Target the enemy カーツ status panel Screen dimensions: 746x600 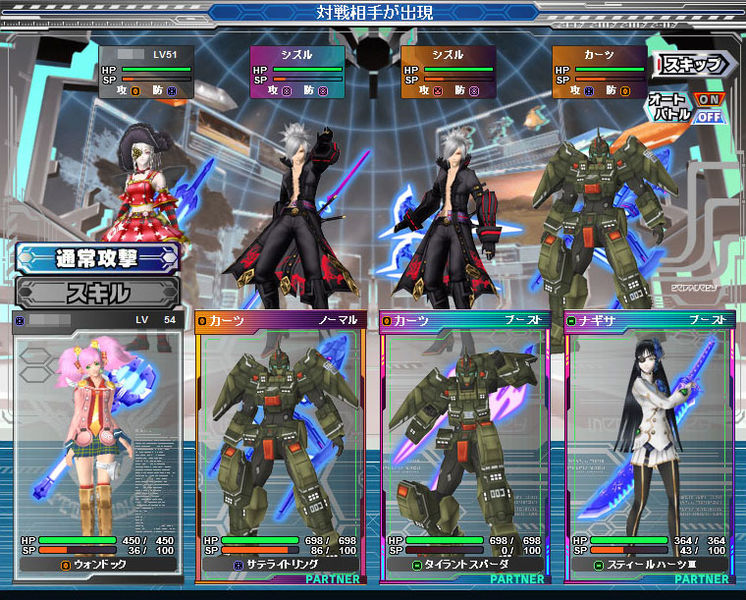(x=599, y=71)
